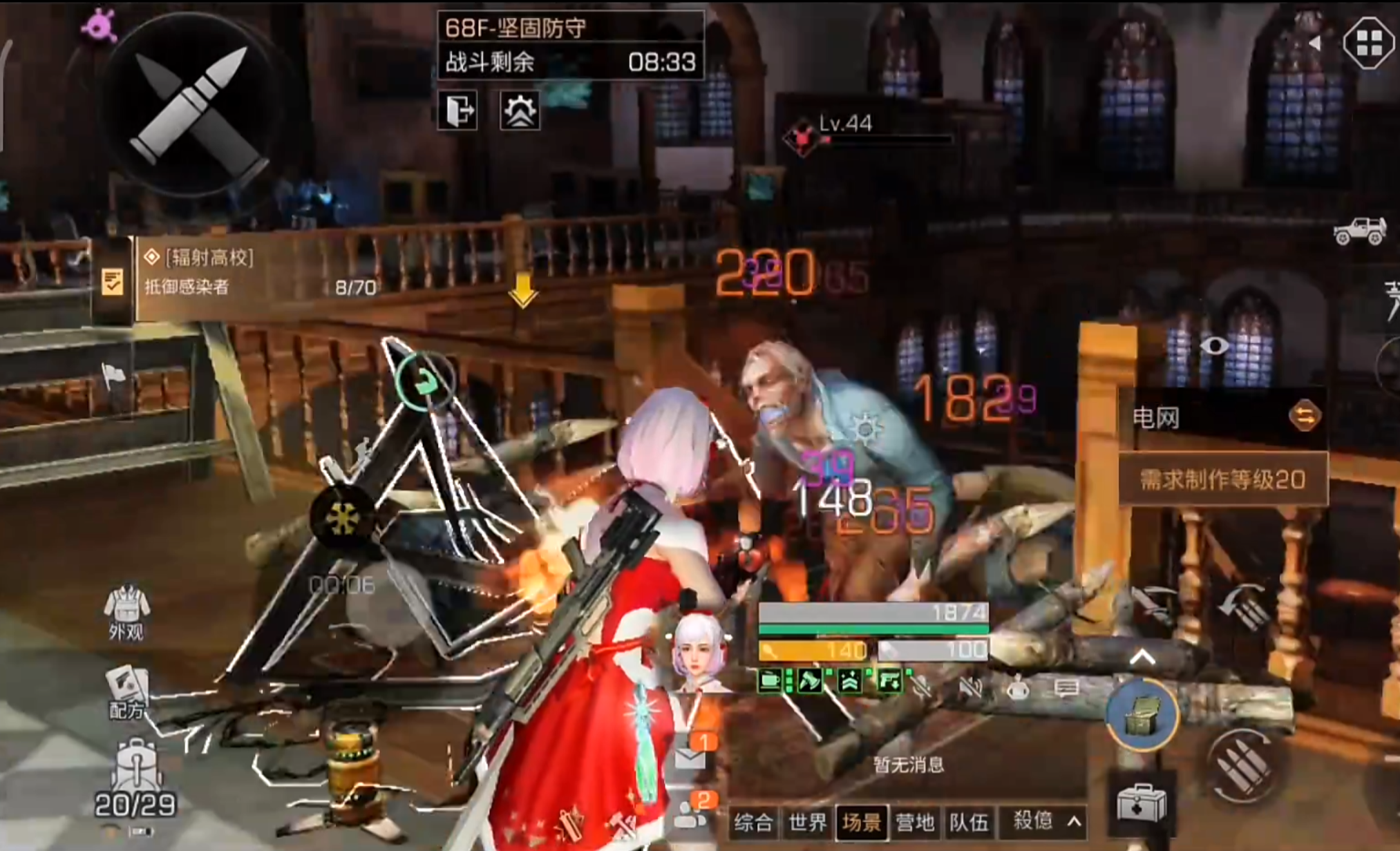This screenshot has height=851, width=1400.
Task: Switch to the 营地 chat tab
Action: (915, 822)
